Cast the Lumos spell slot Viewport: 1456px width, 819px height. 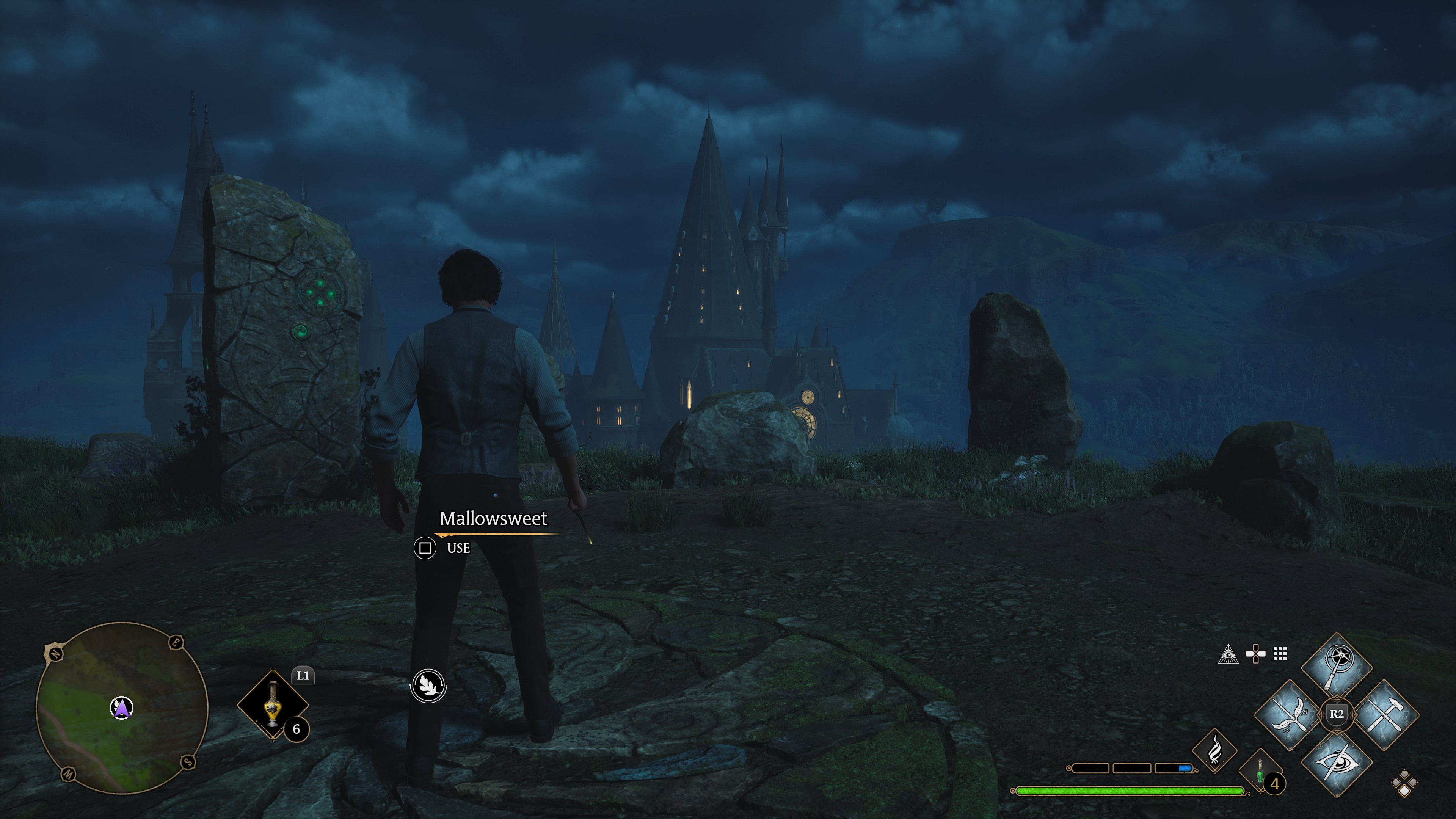coord(1336,667)
